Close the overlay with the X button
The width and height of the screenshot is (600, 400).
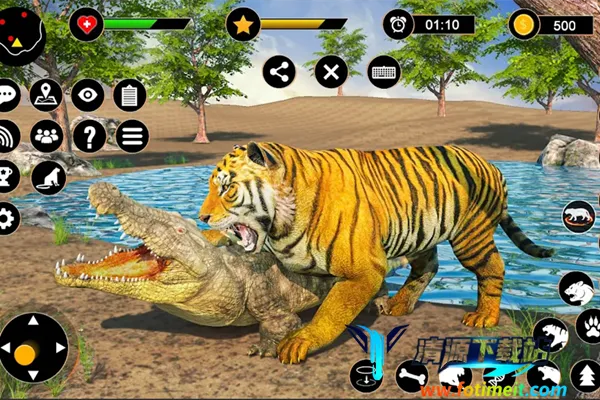(x=331, y=71)
